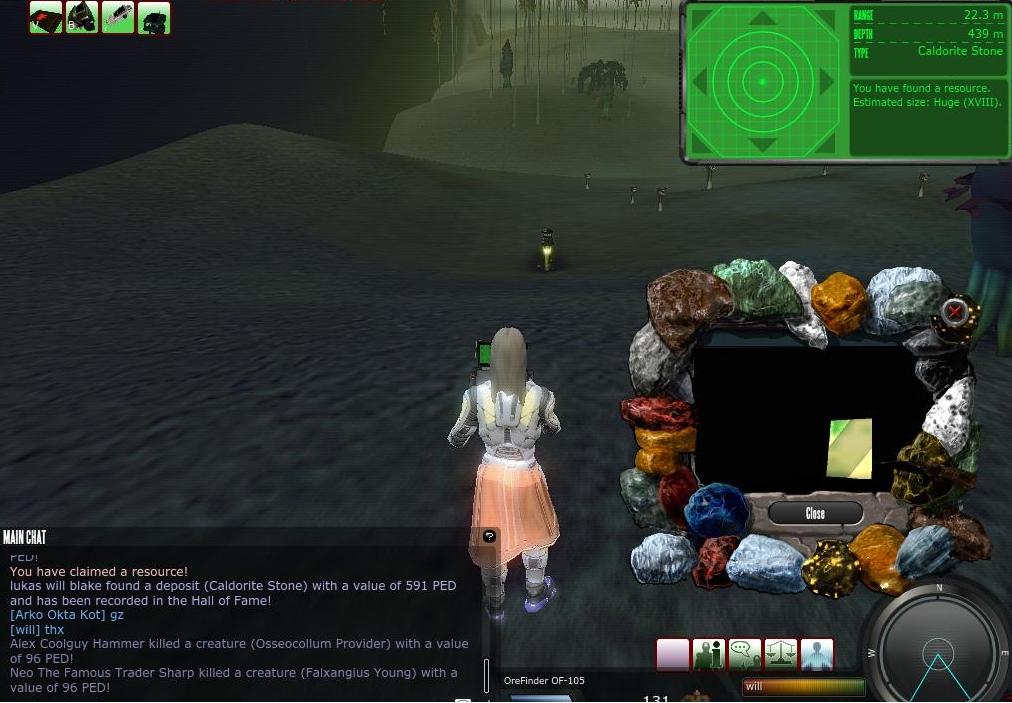The width and height of the screenshot is (1012, 703).
Task: Activate the dark vehicle-shaped shortcut icon
Action: coord(154,17)
